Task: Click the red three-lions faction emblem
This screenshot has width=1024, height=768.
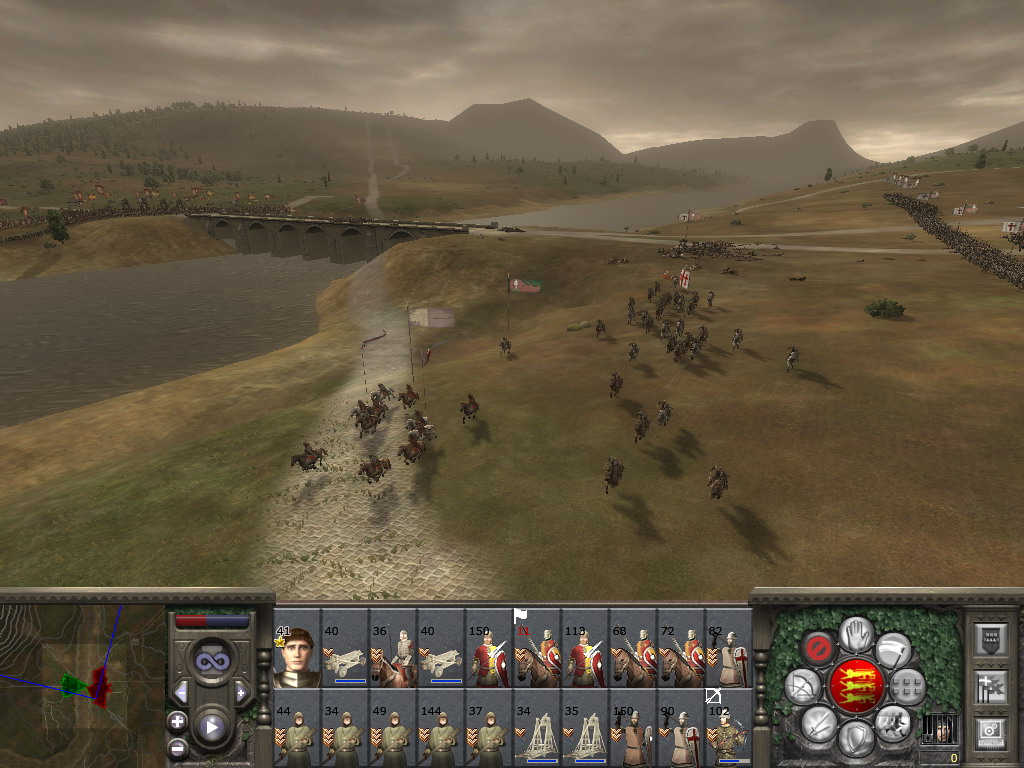Action: tap(855, 686)
